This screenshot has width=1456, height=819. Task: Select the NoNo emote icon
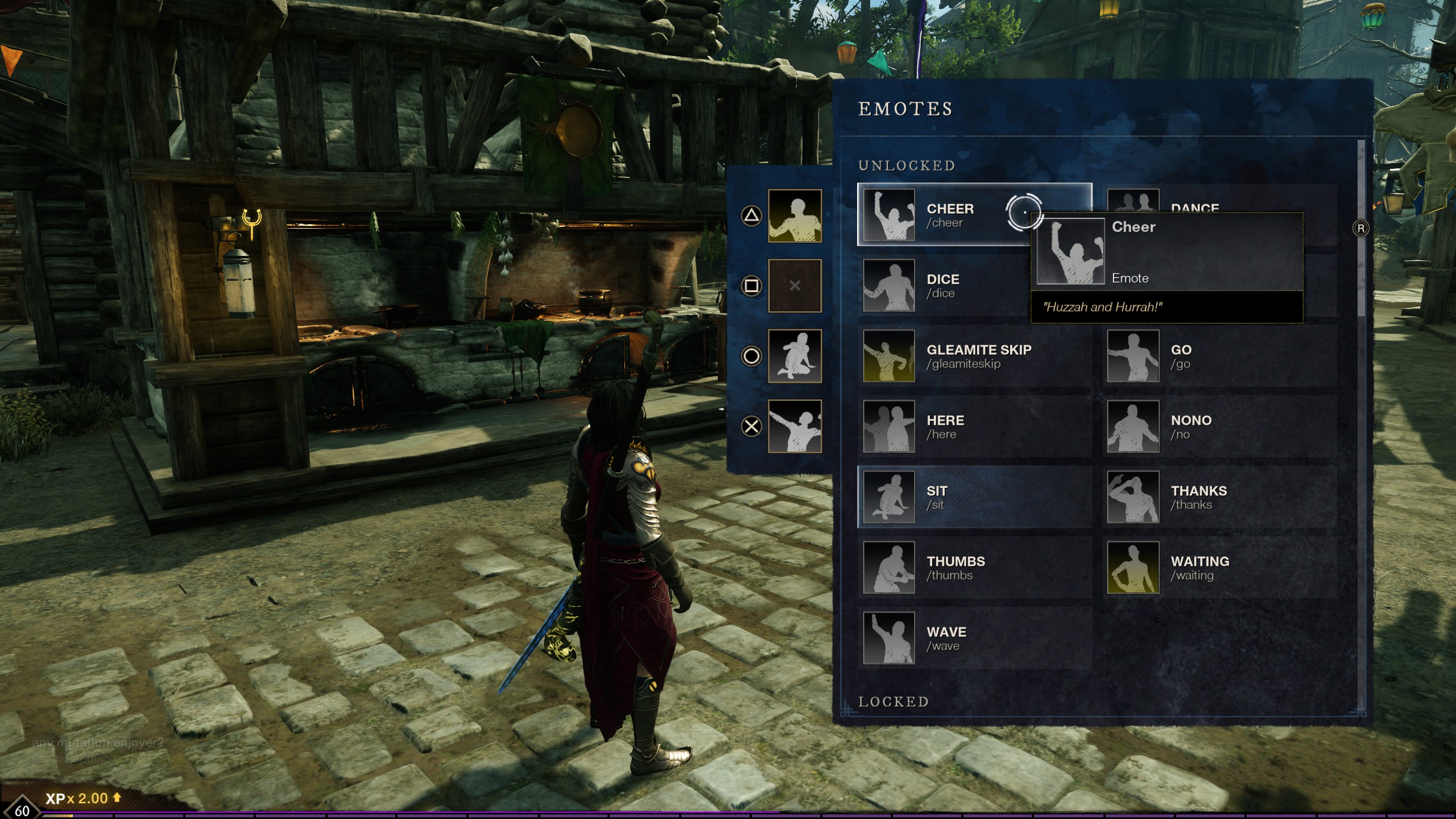(x=1134, y=427)
